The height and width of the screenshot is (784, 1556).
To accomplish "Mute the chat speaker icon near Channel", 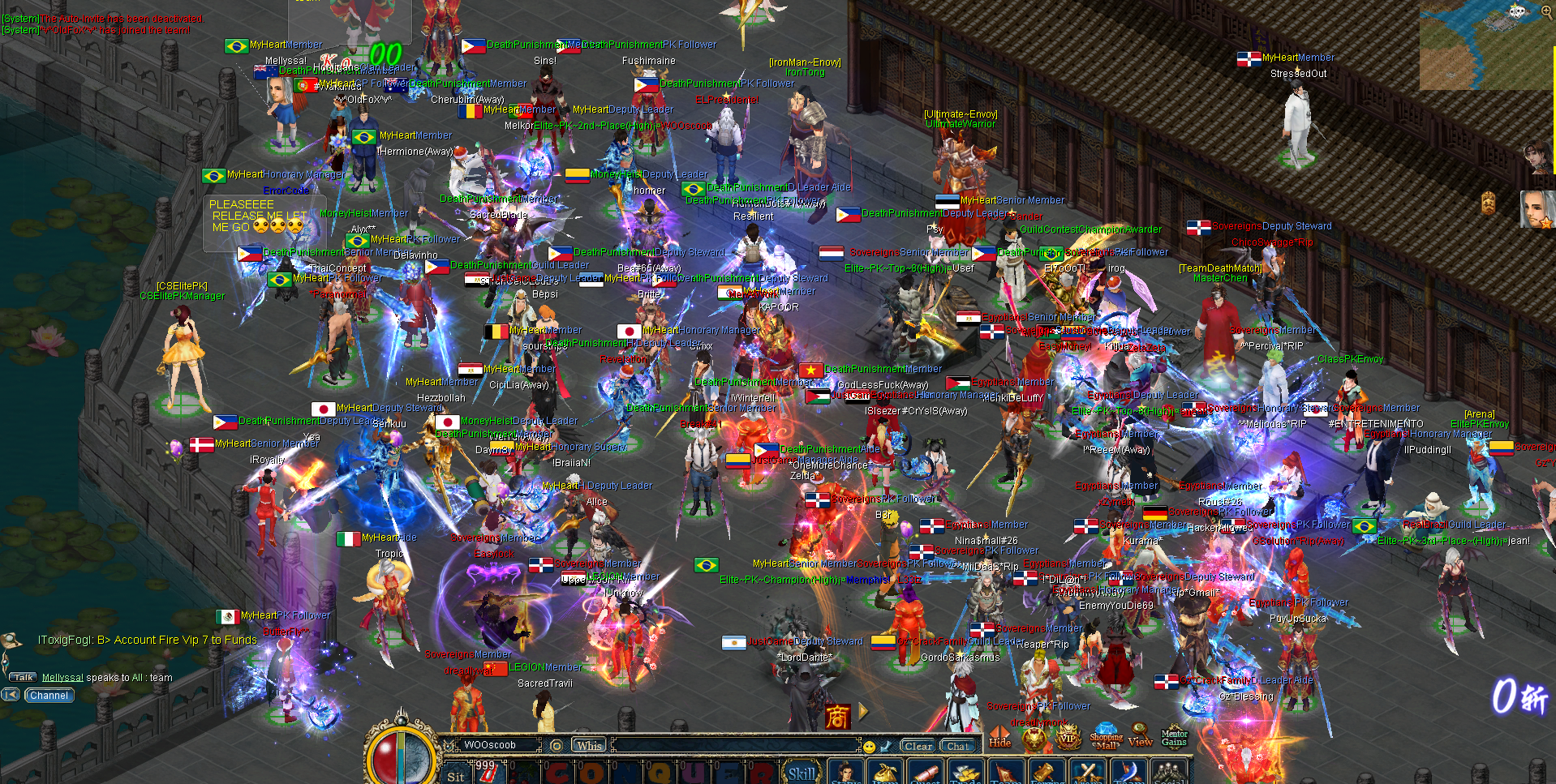I will click(x=11, y=695).
